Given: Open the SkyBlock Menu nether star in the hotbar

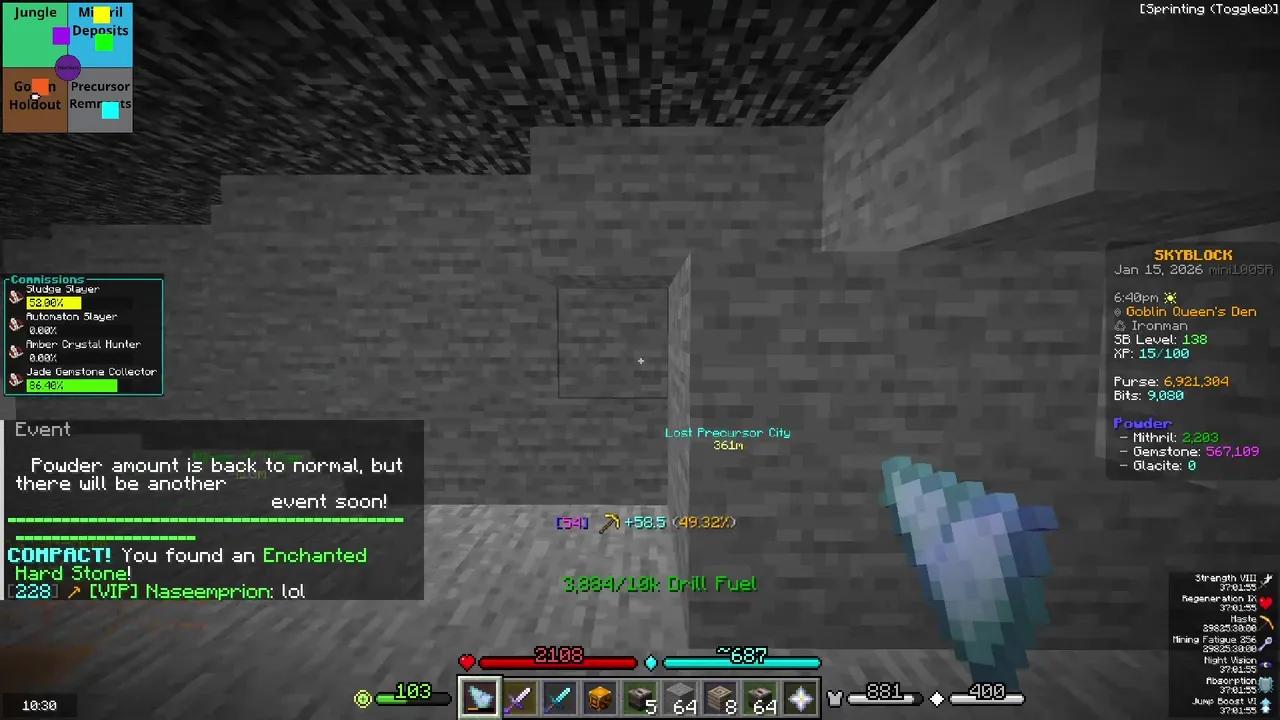Looking at the screenshot, I should (799, 697).
